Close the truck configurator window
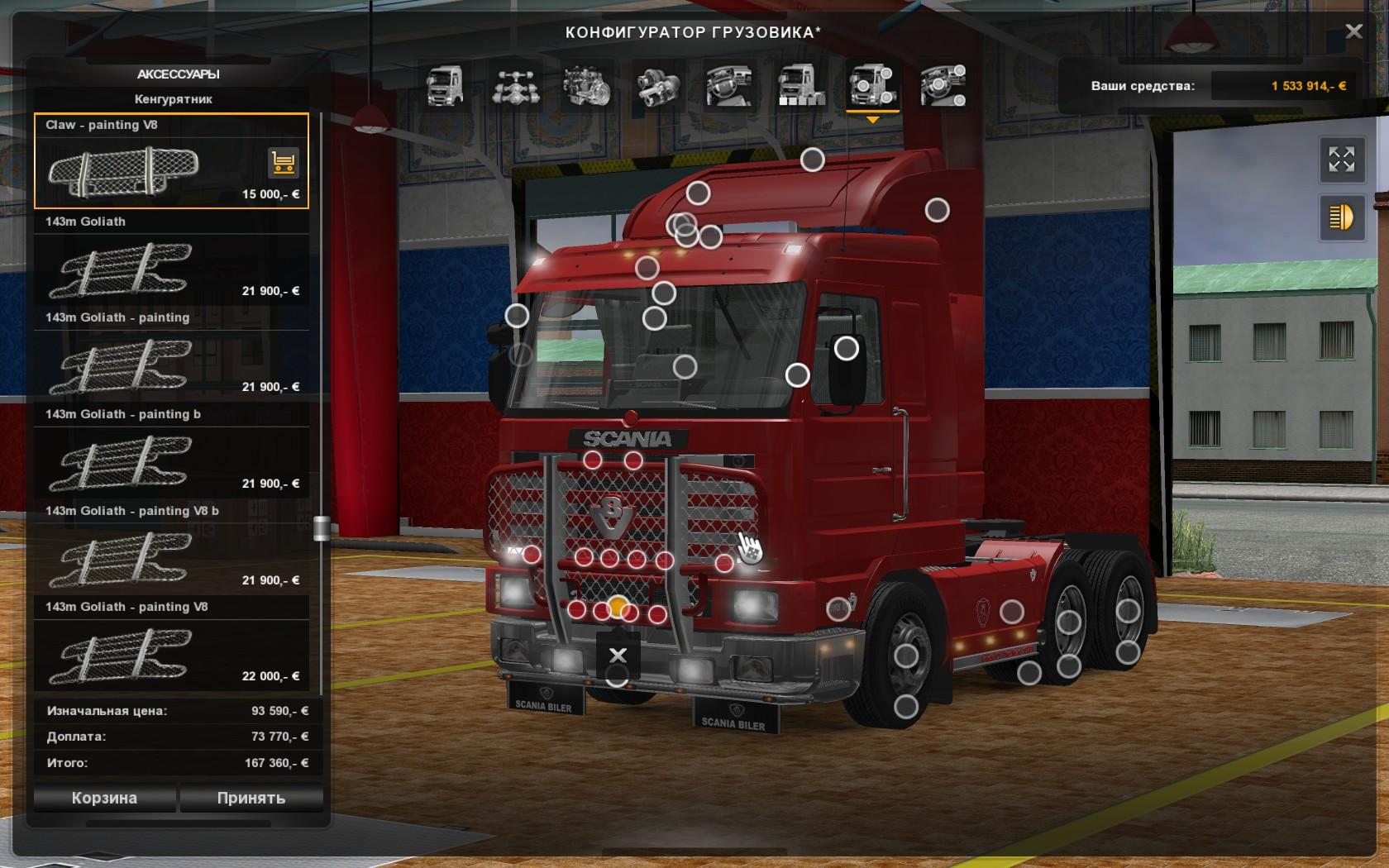Screen dimensions: 1389x868 [1353, 31]
